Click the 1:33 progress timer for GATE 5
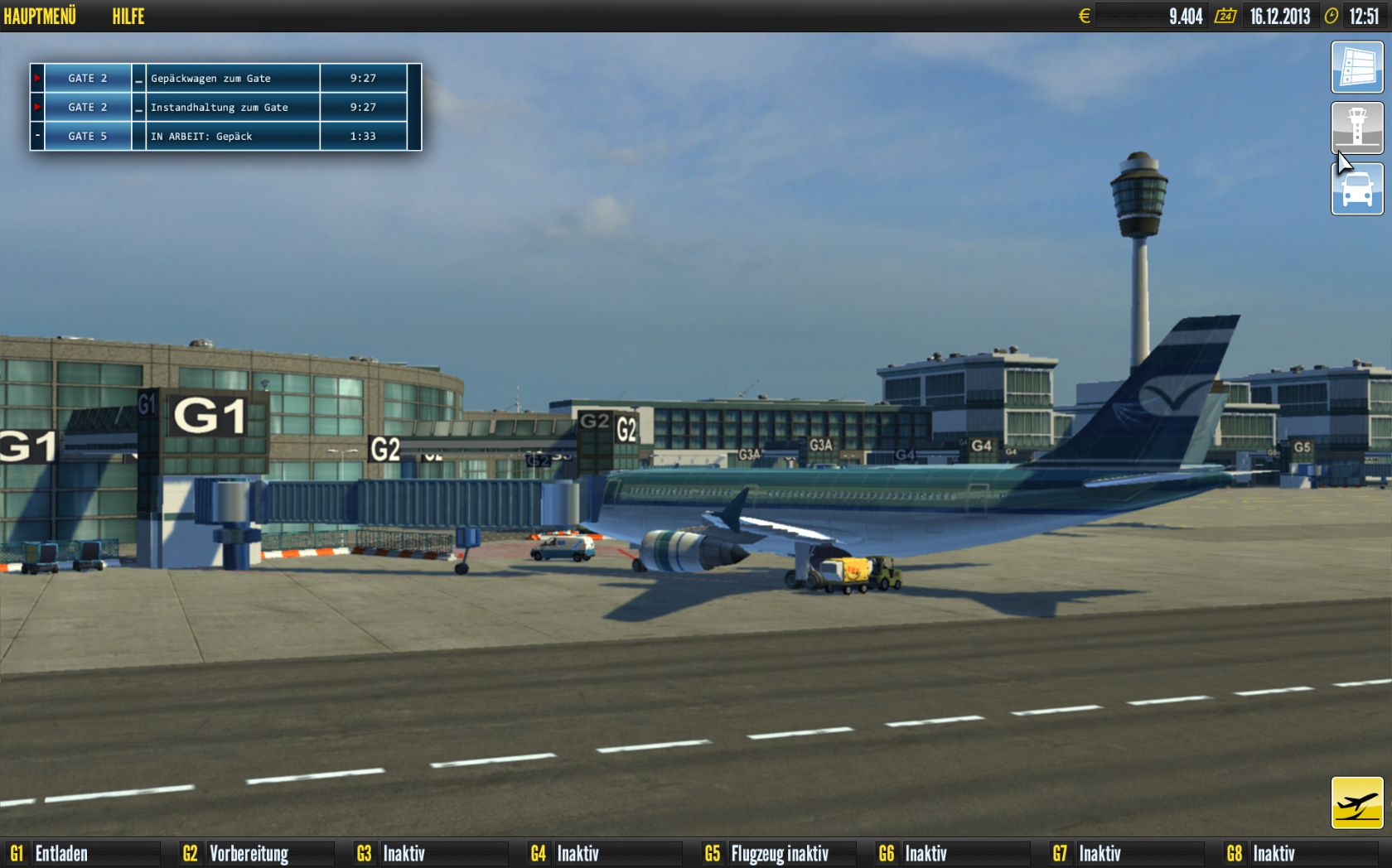 361,136
